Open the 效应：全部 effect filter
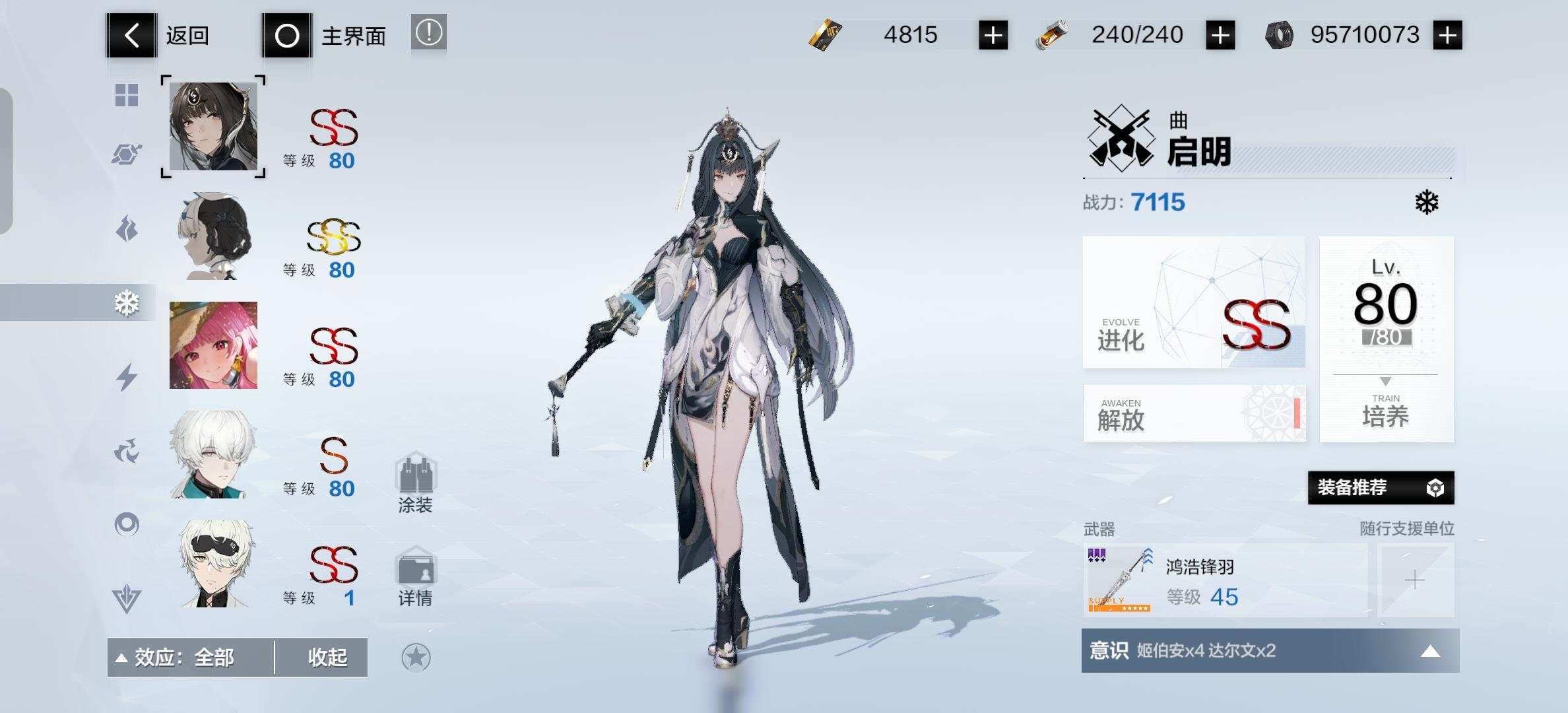 pos(185,657)
